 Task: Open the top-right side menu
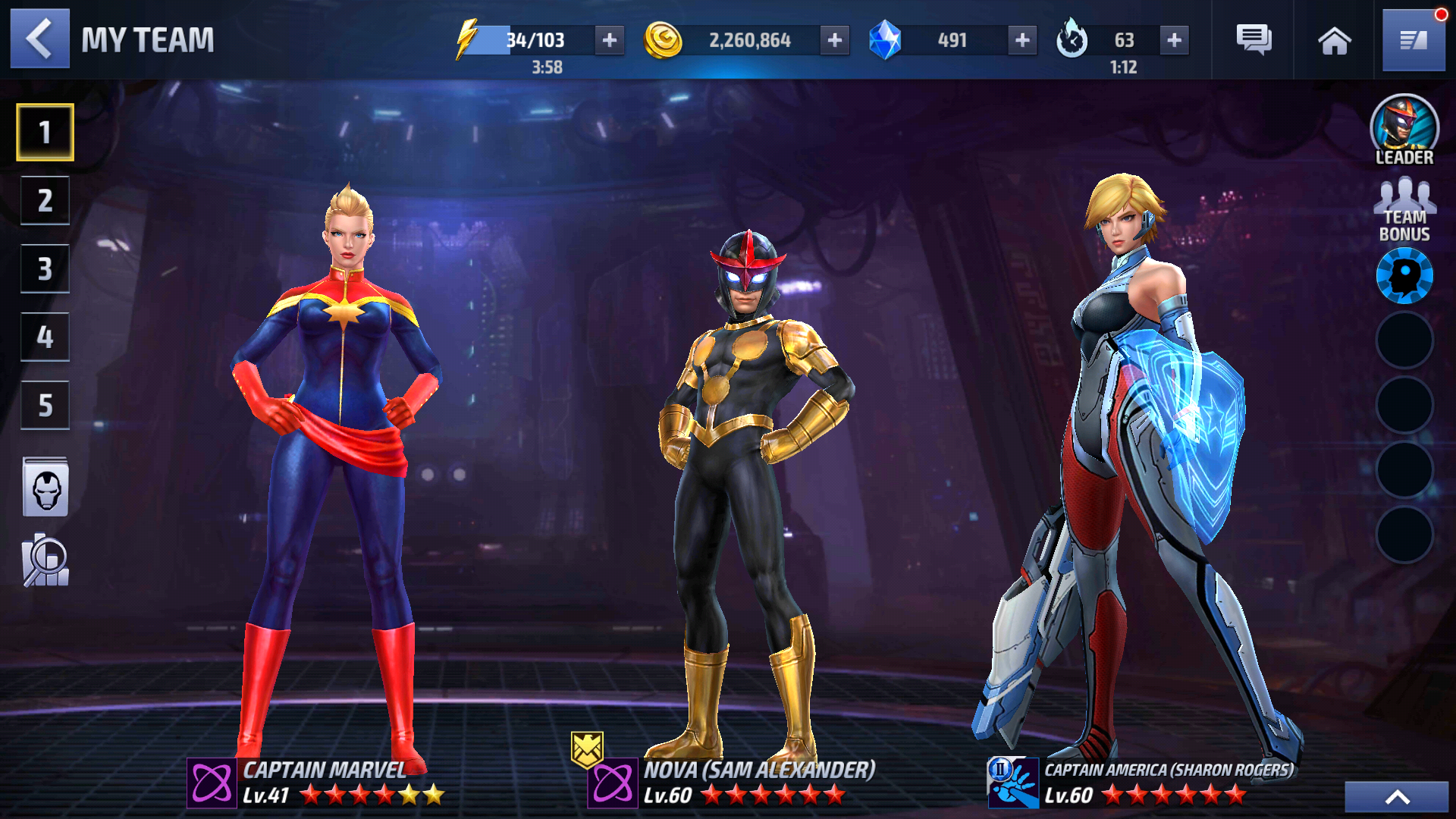pyautogui.click(x=1413, y=40)
